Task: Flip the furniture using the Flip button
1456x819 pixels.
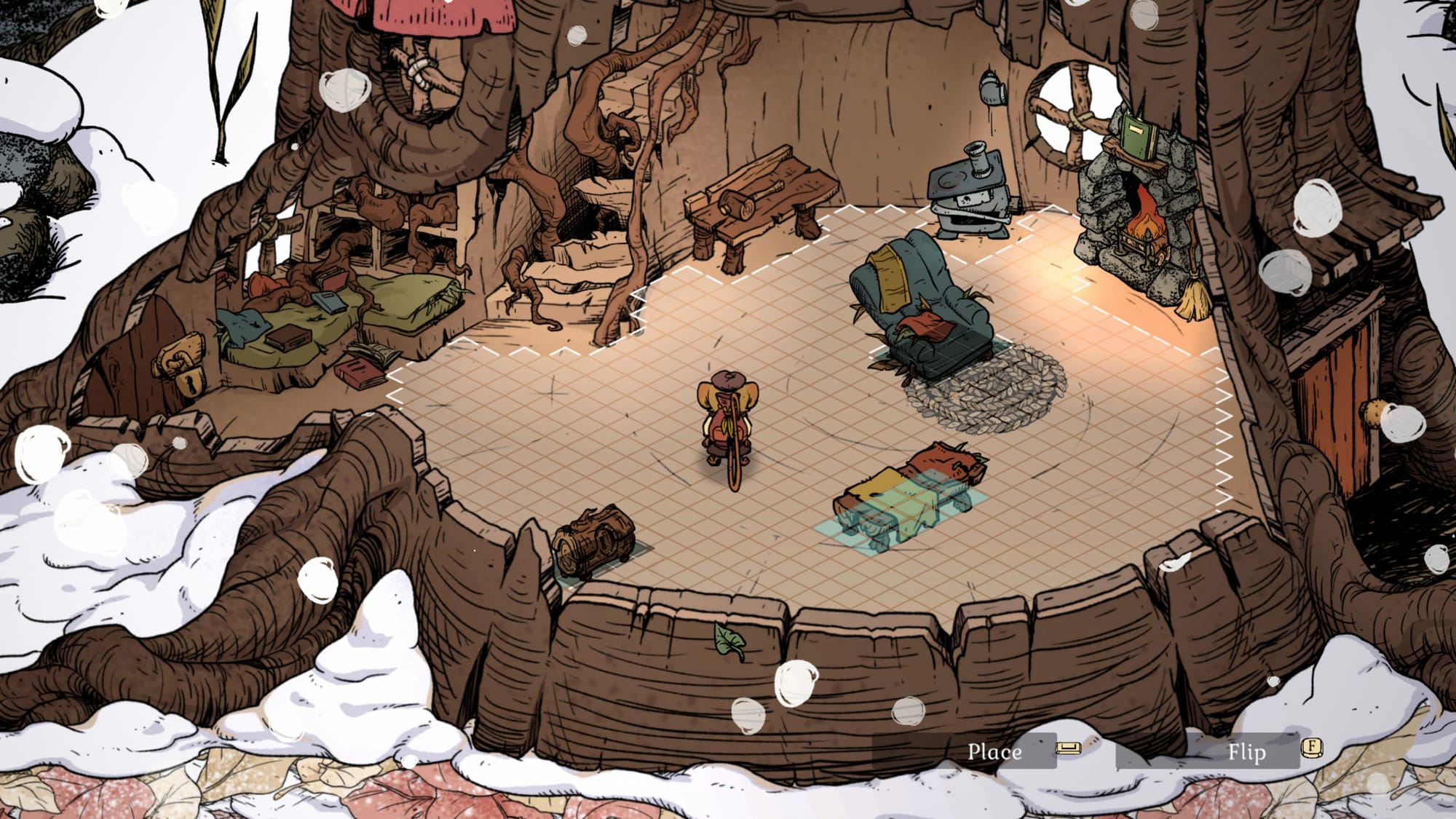Action: coord(1246,751)
